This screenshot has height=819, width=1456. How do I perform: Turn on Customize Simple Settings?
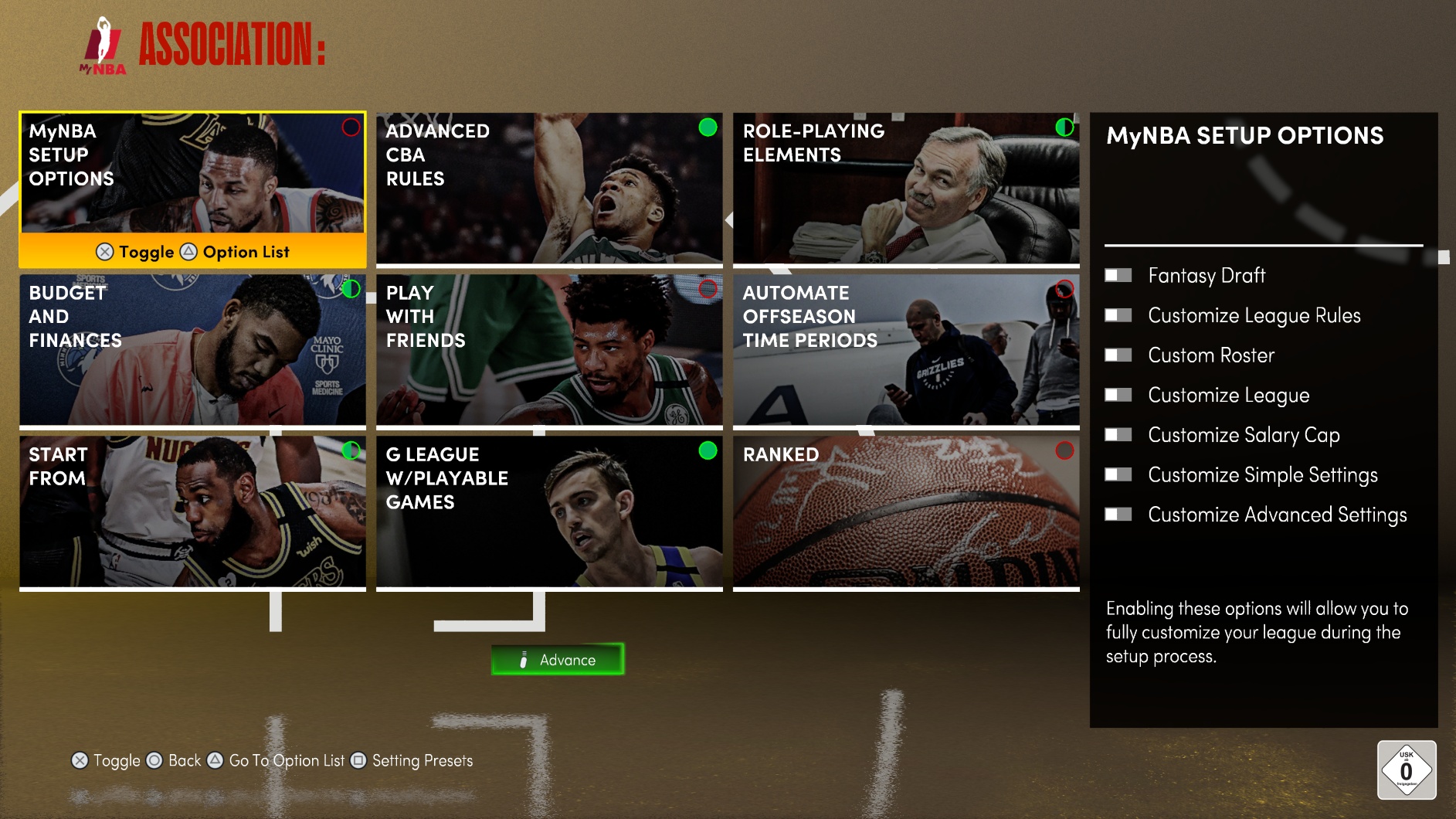click(1118, 475)
